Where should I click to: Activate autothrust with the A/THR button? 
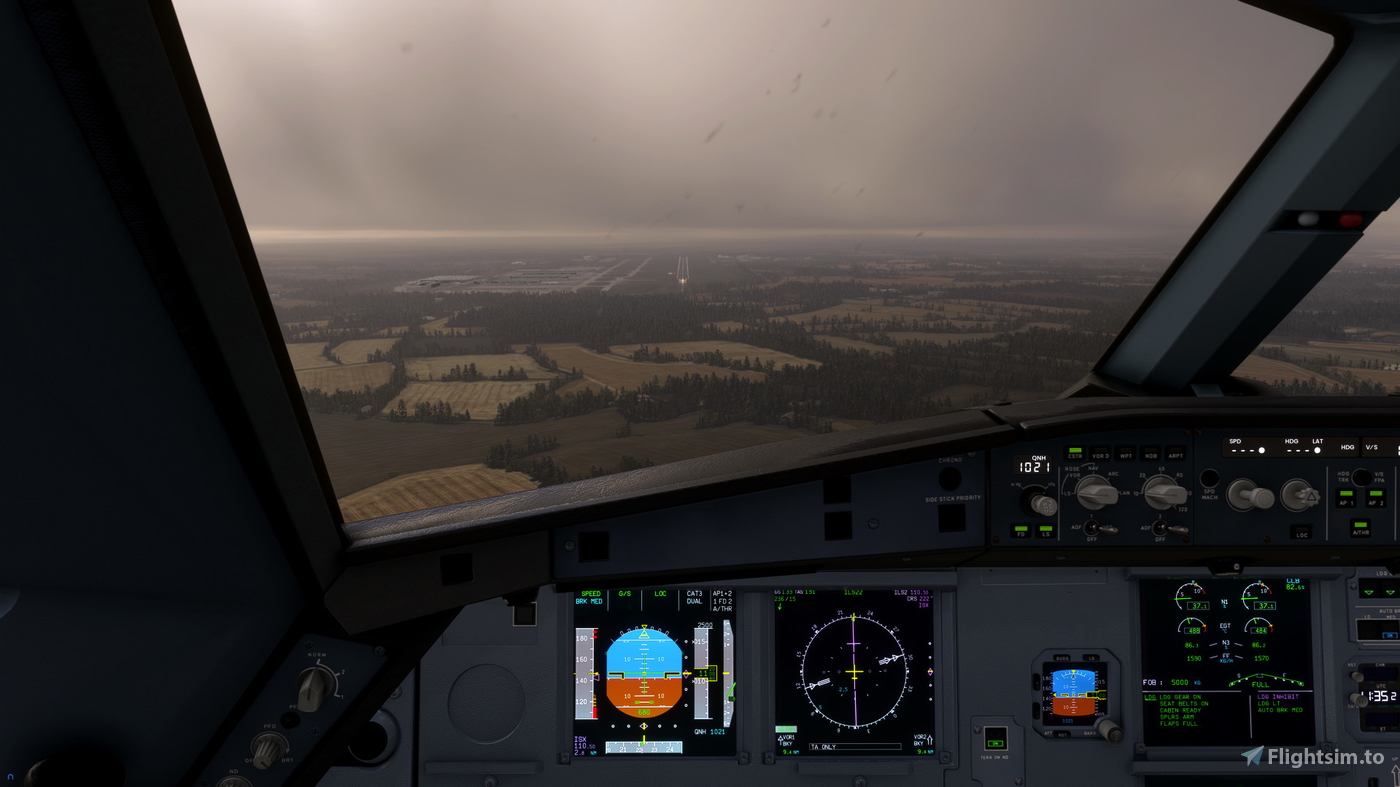(1360, 529)
